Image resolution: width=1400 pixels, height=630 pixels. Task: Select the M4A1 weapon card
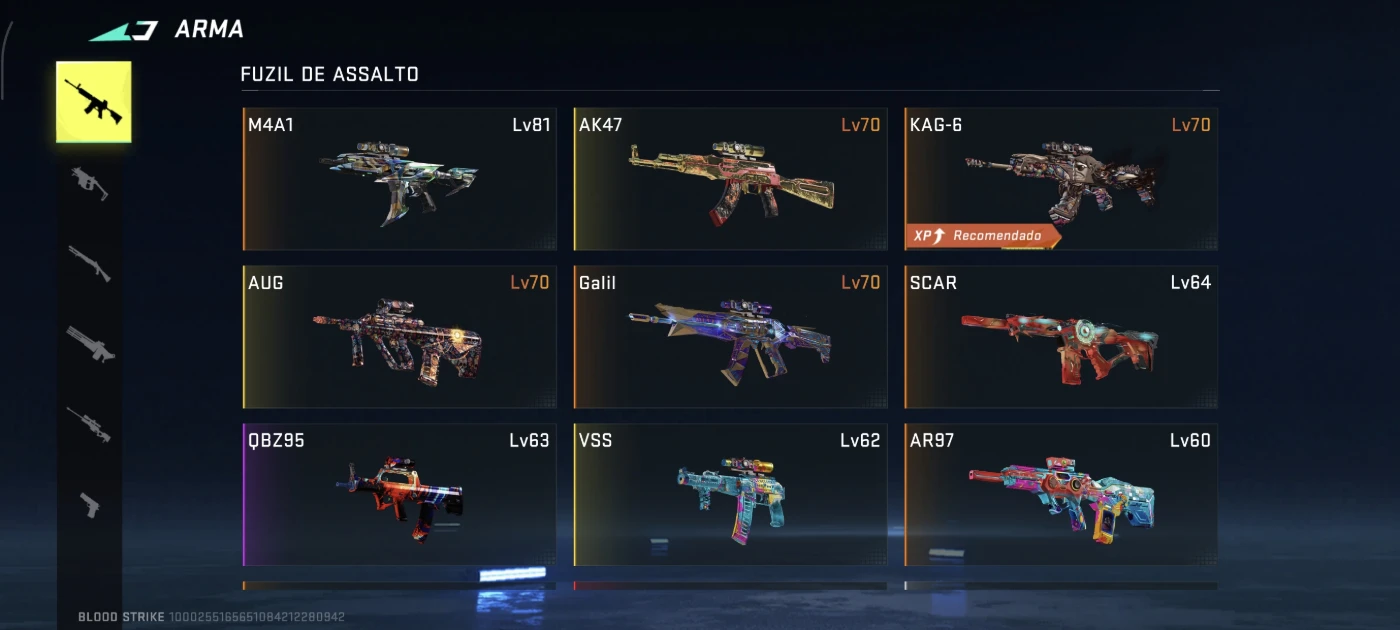400,179
